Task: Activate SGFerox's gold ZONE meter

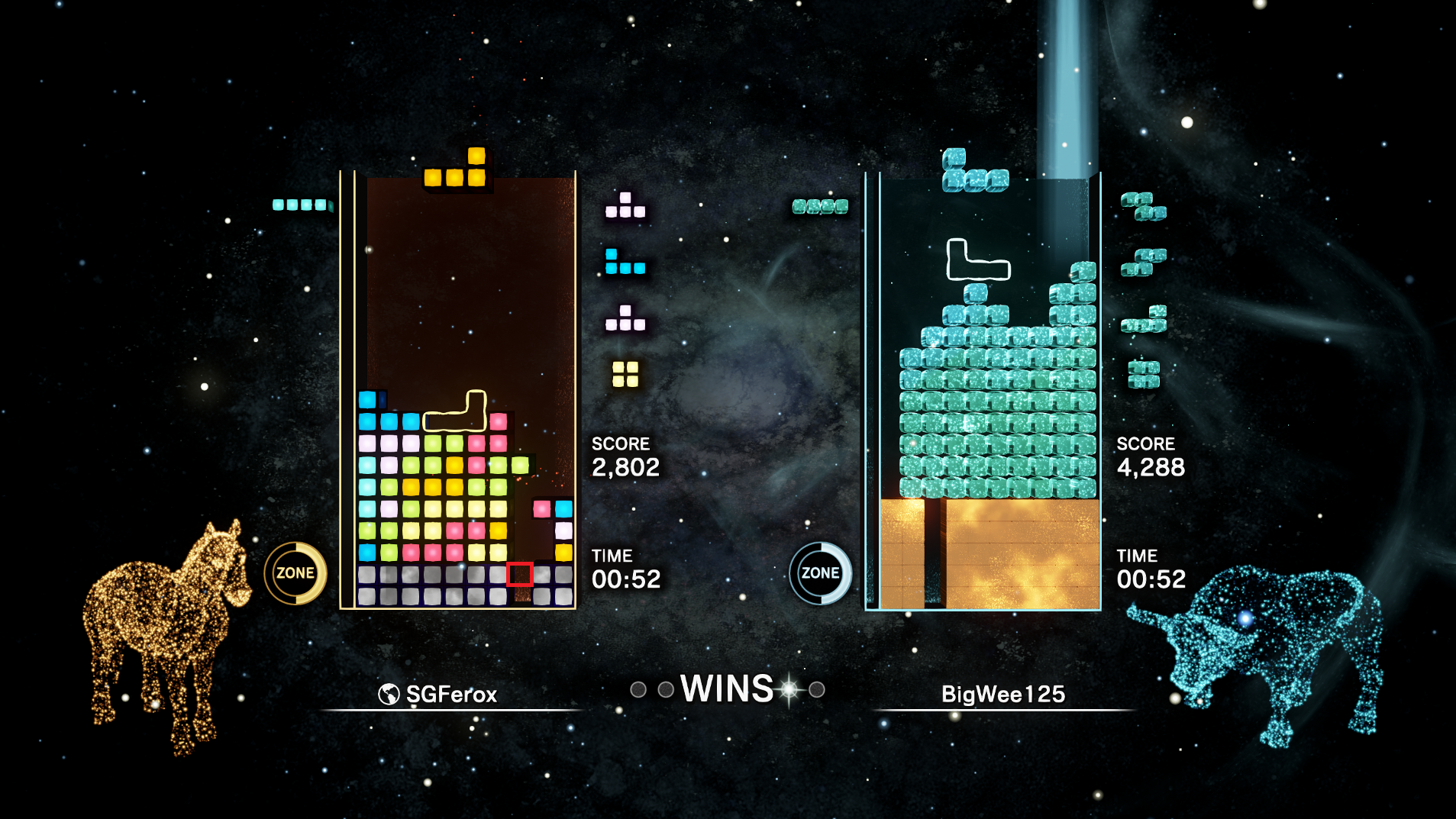Action: pos(295,573)
